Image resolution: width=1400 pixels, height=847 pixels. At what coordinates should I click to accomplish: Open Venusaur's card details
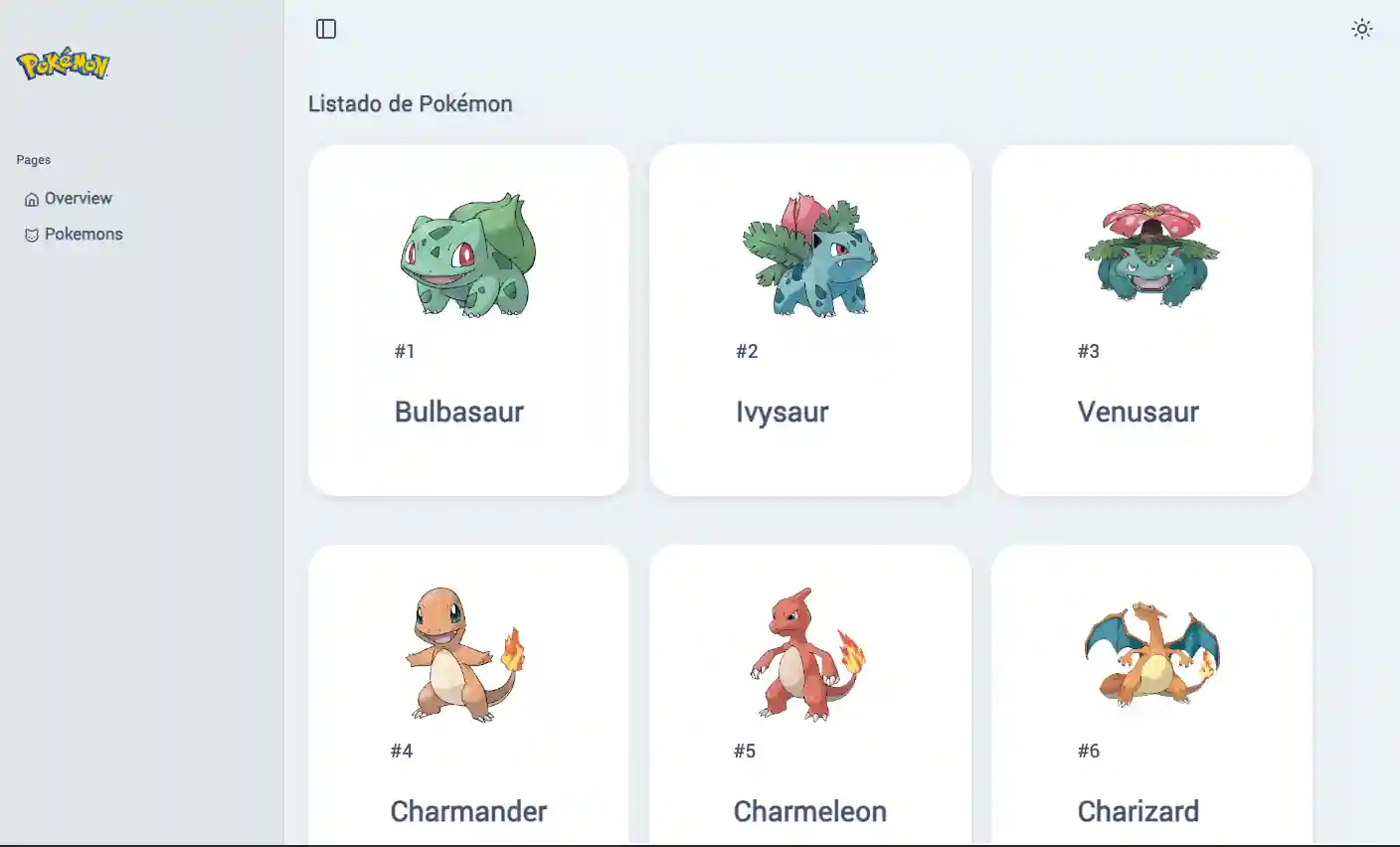[x=1151, y=318]
